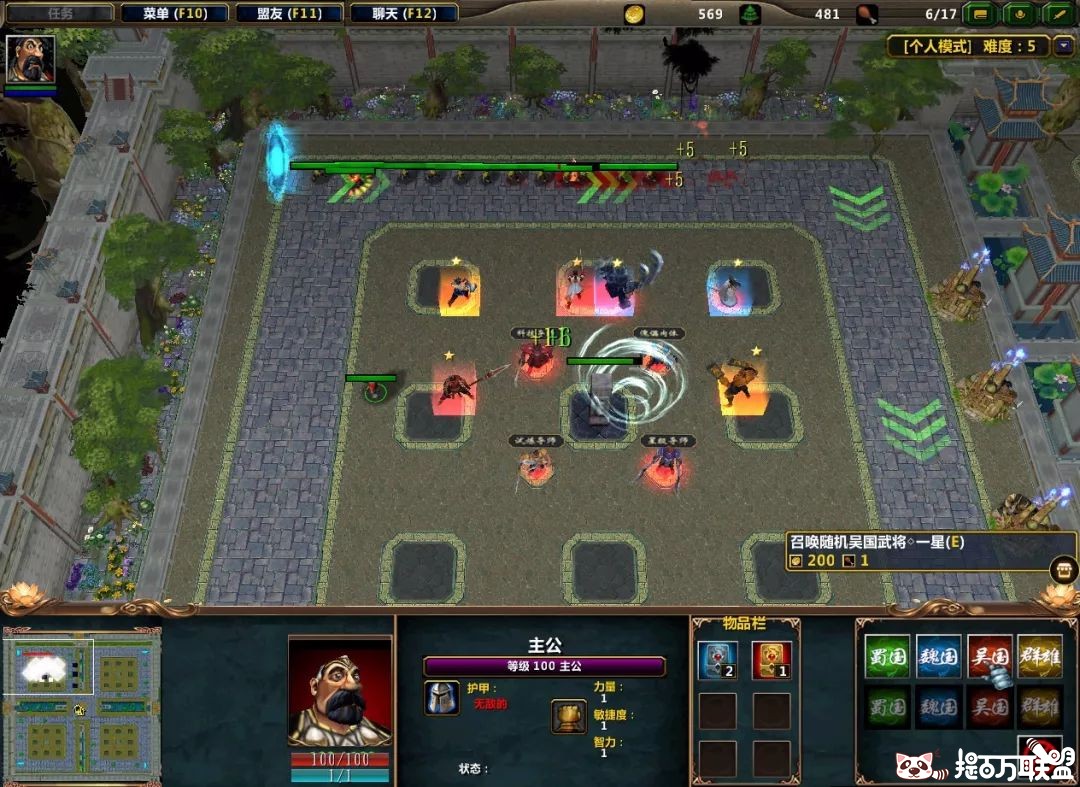Click the round button beside the summon tooltip
Screen dimensions: 1080x787
(x=1063, y=571)
